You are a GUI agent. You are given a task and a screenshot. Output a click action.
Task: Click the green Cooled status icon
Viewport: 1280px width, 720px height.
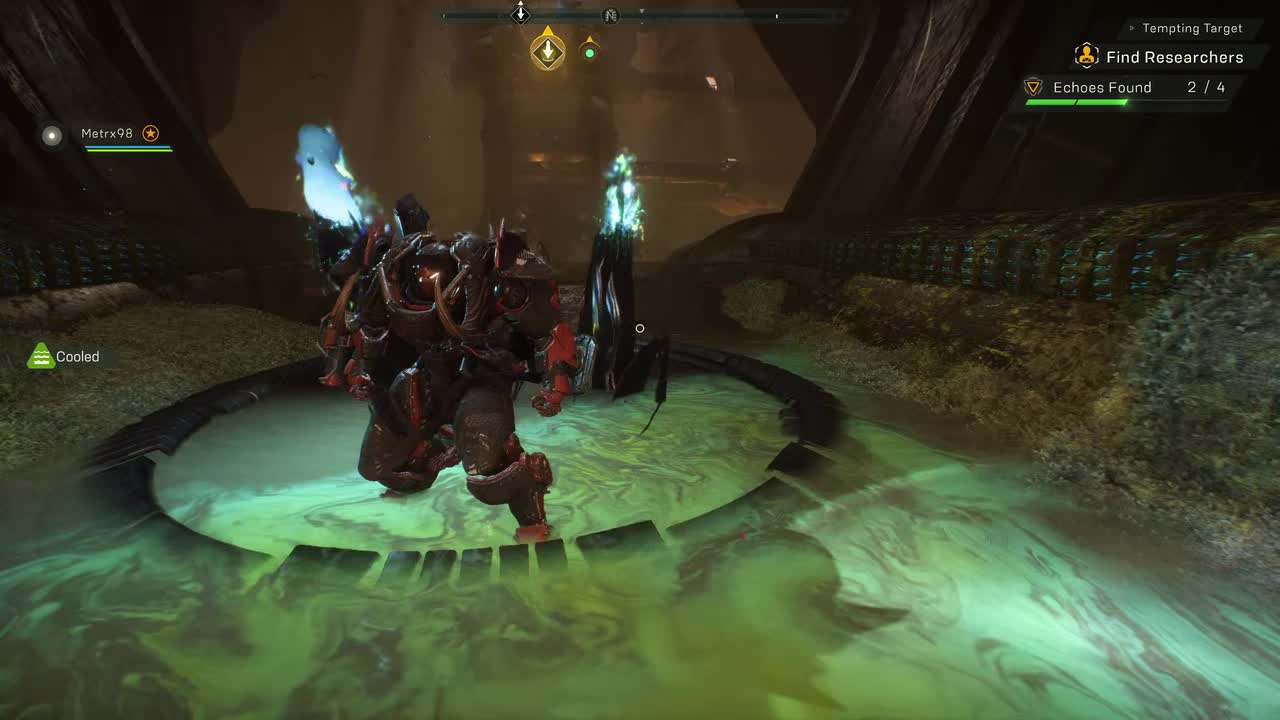point(41,356)
